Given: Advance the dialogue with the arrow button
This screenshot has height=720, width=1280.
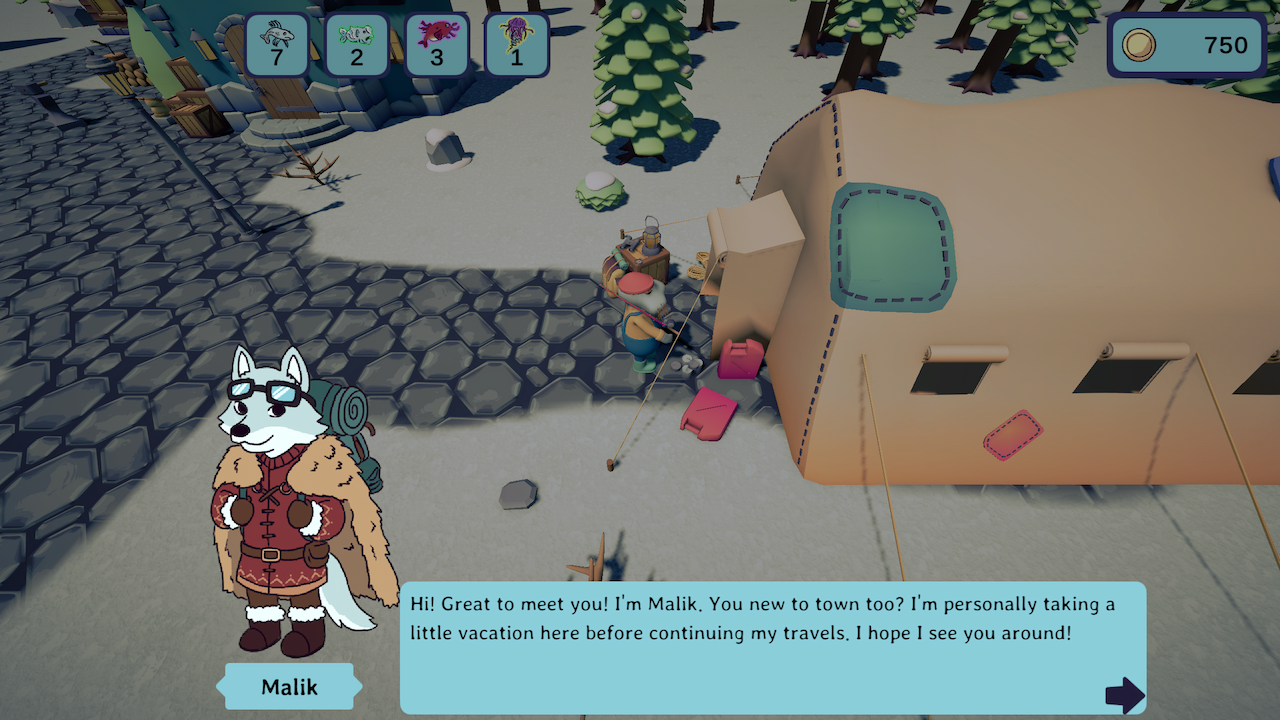Looking at the screenshot, I should pos(1124,694).
